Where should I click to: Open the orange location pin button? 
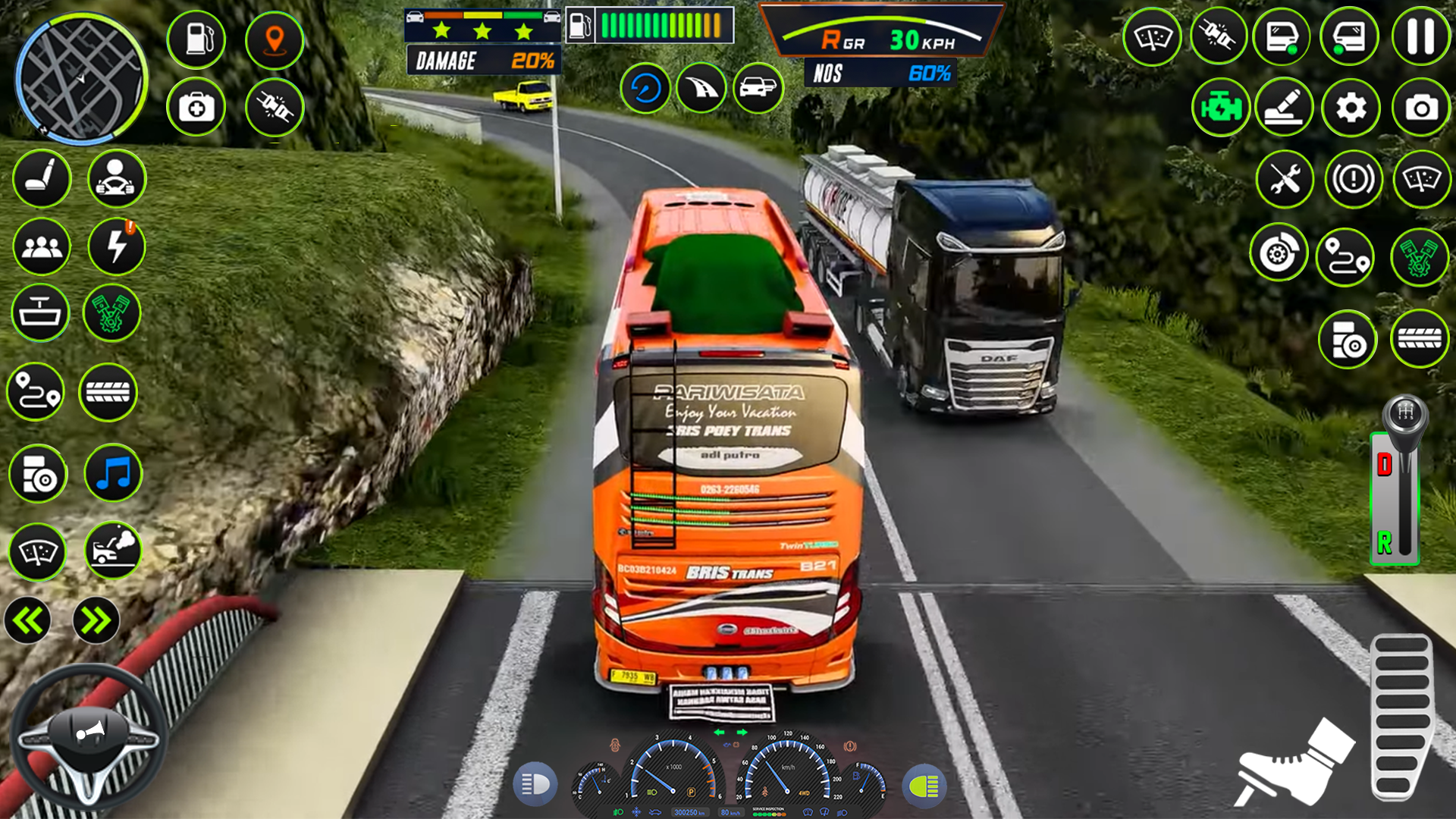pyautogui.click(x=275, y=39)
